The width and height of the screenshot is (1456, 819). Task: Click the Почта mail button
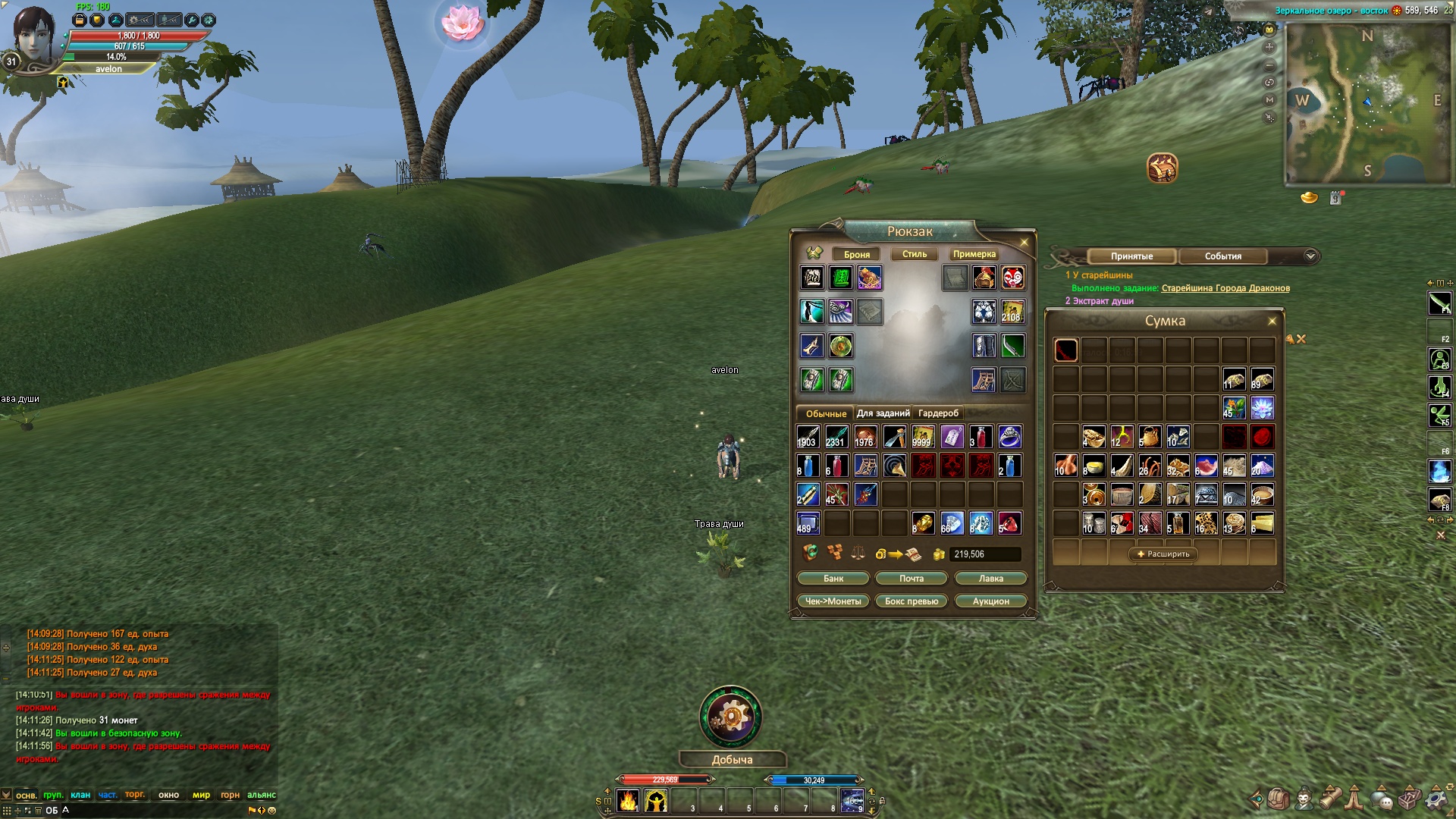point(912,579)
